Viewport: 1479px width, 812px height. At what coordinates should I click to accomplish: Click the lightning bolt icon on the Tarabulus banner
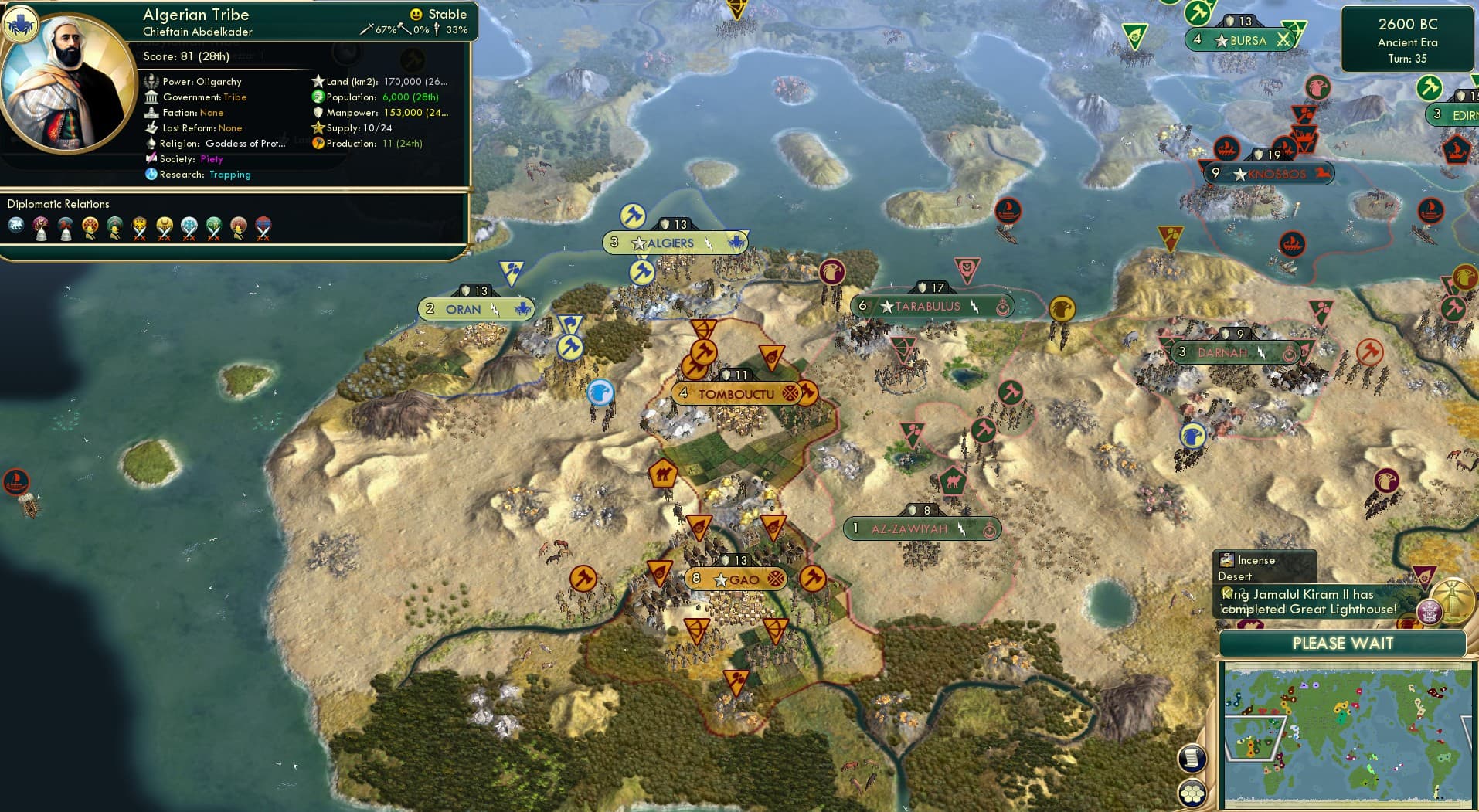[x=975, y=307]
